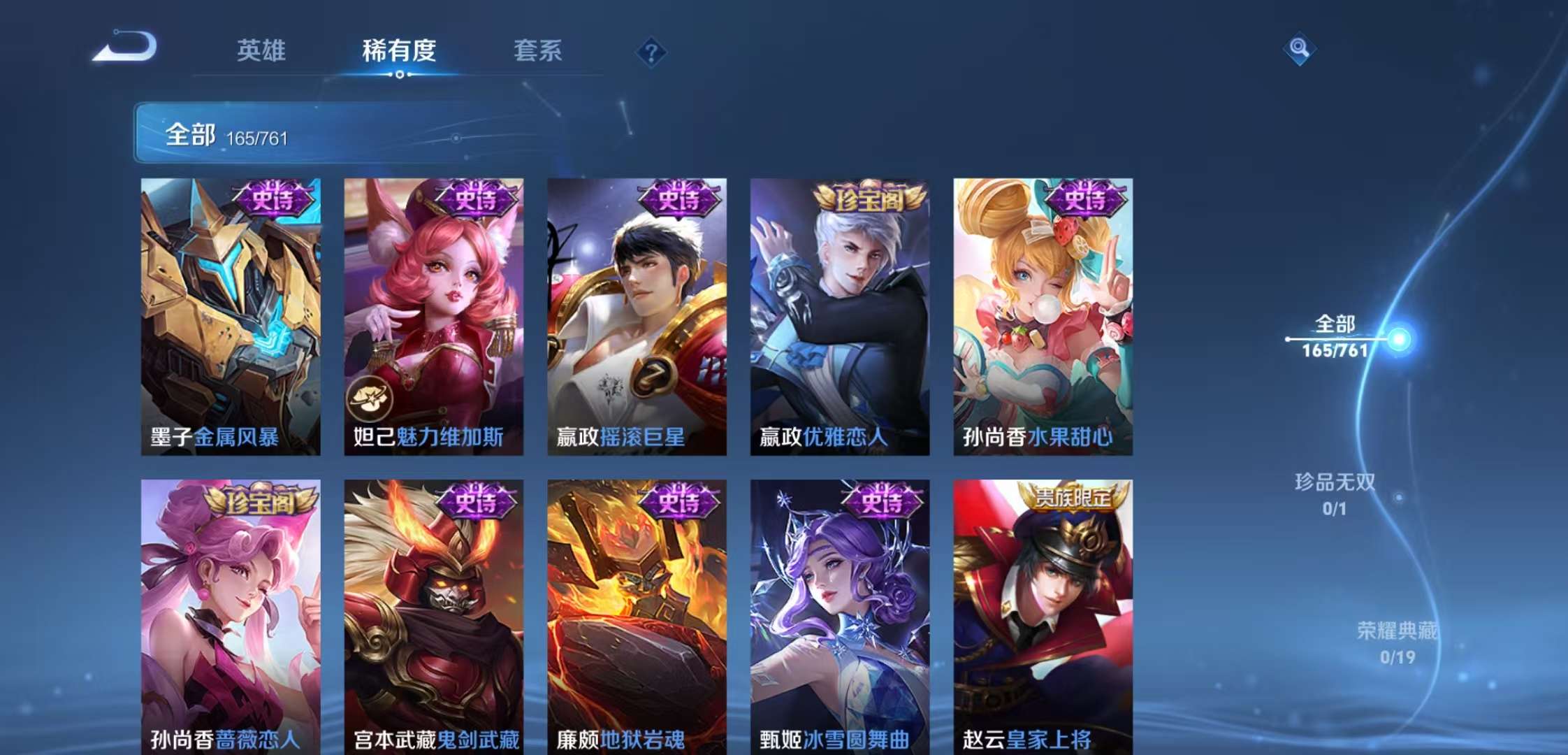View the 宫本武藏 鬼剑武藏 skin card
This screenshot has width=1568, height=755.
click(x=433, y=617)
